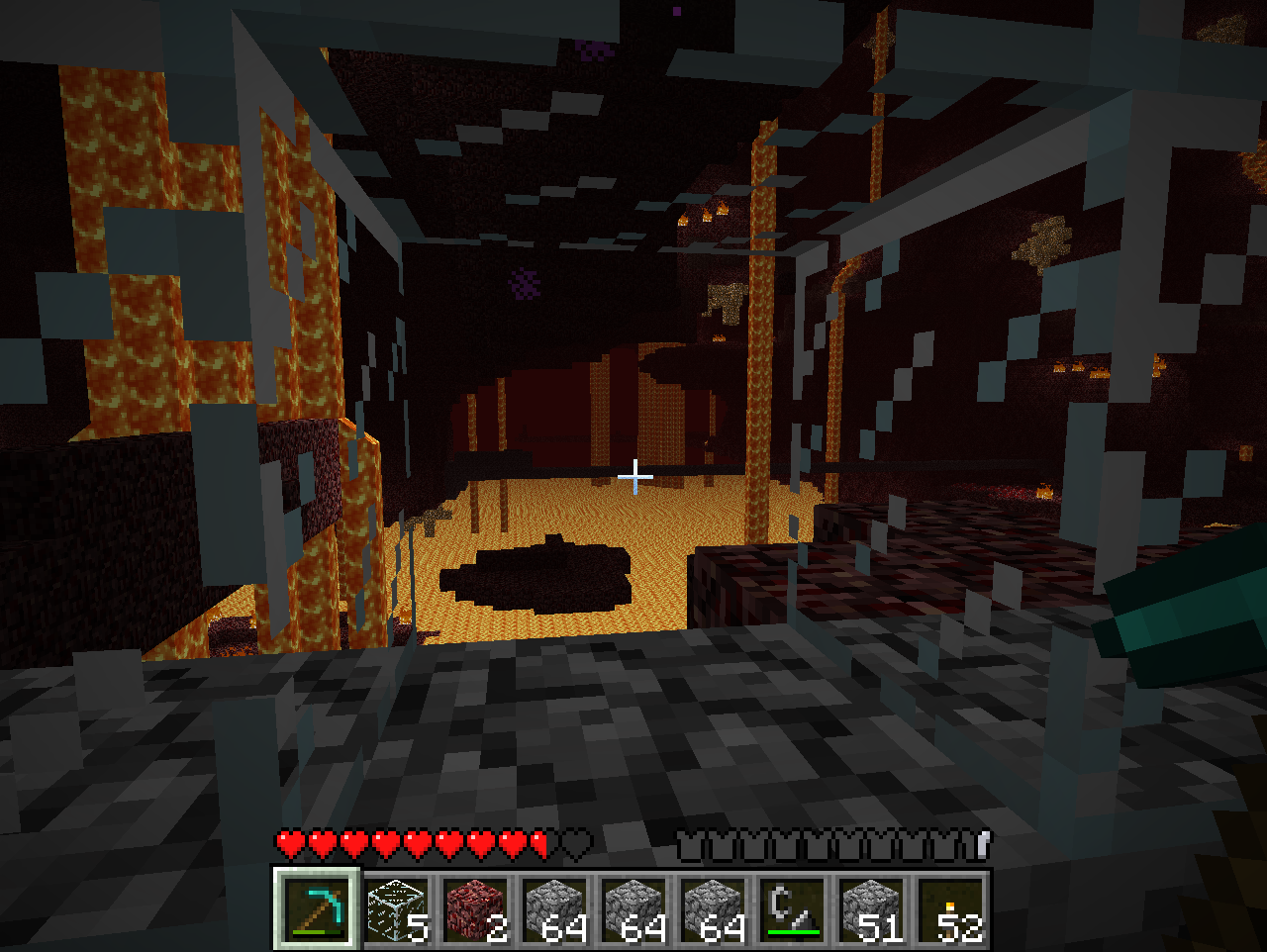This screenshot has width=1267, height=952.
Task: Switch to the torch stack of 52
Action: (950, 908)
